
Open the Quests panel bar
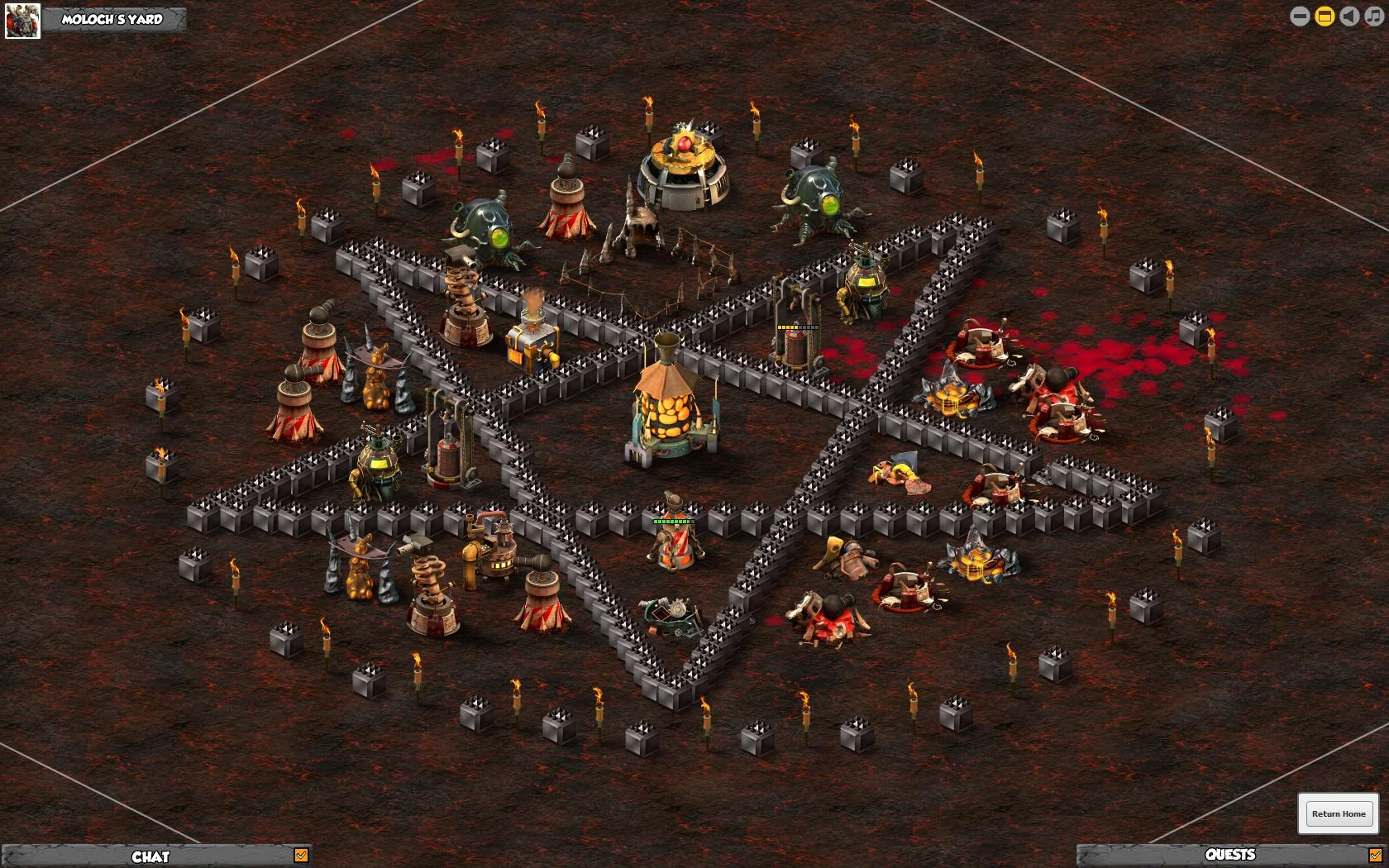(1229, 855)
